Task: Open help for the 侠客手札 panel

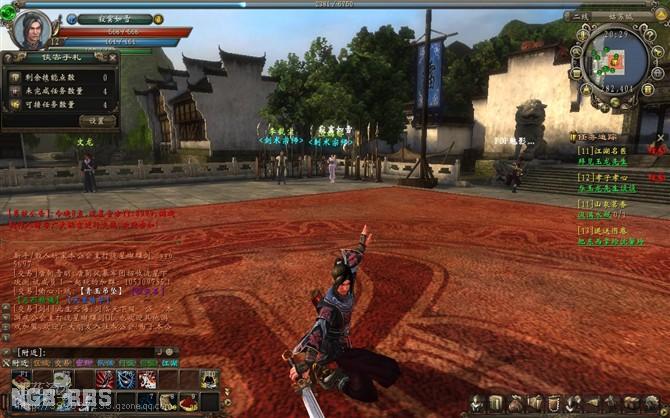Action: [10, 58]
